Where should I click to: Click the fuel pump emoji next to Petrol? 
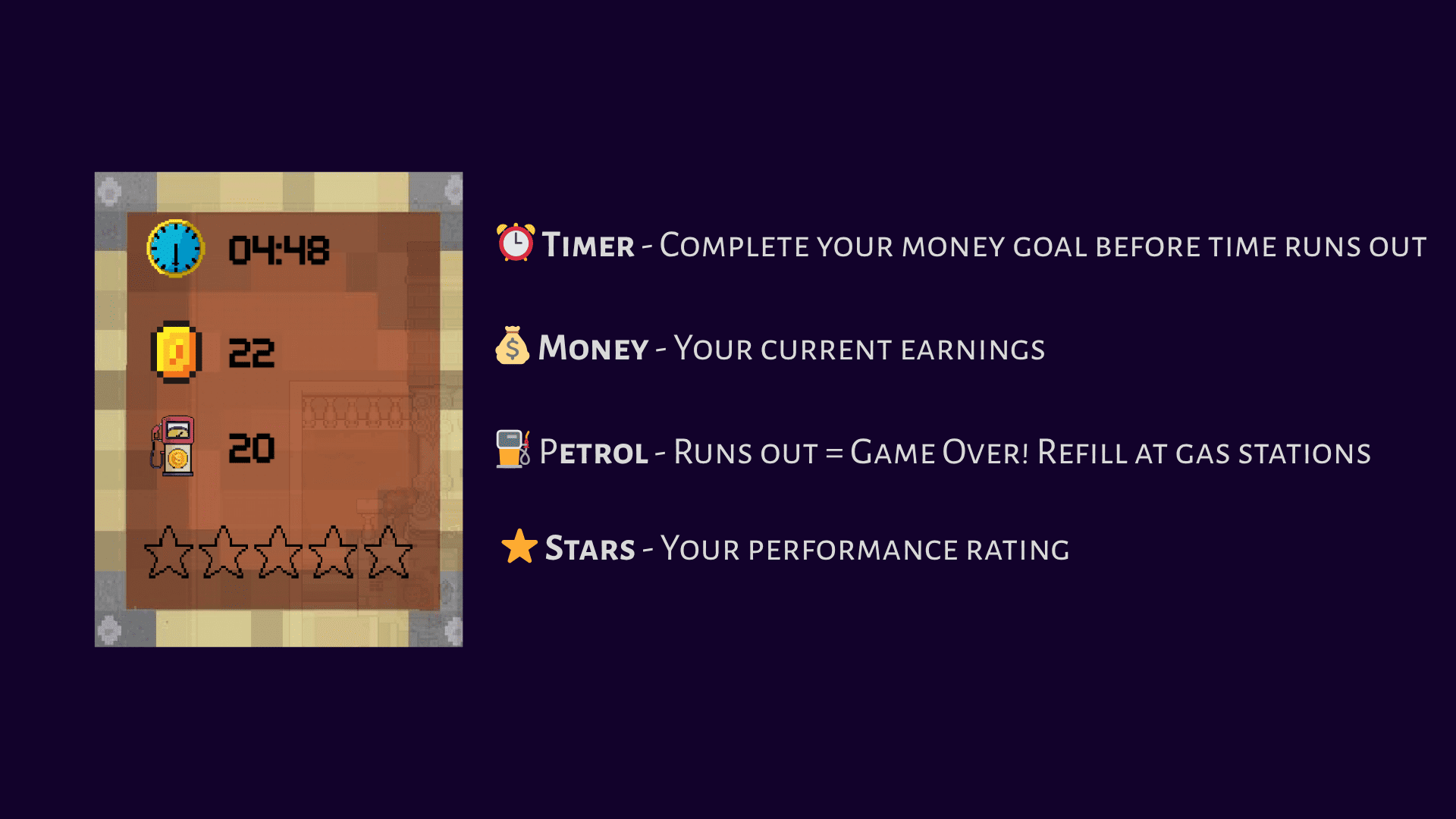coord(511,450)
